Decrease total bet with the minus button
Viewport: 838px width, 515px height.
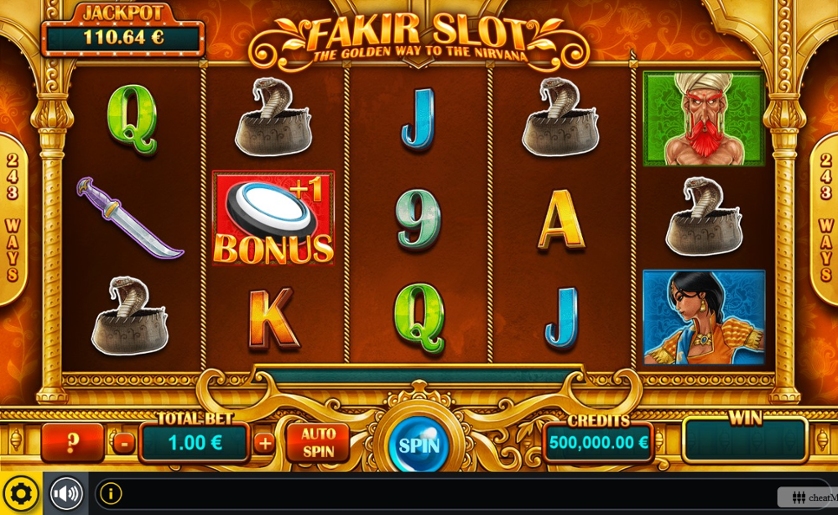click(x=123, y=443)
